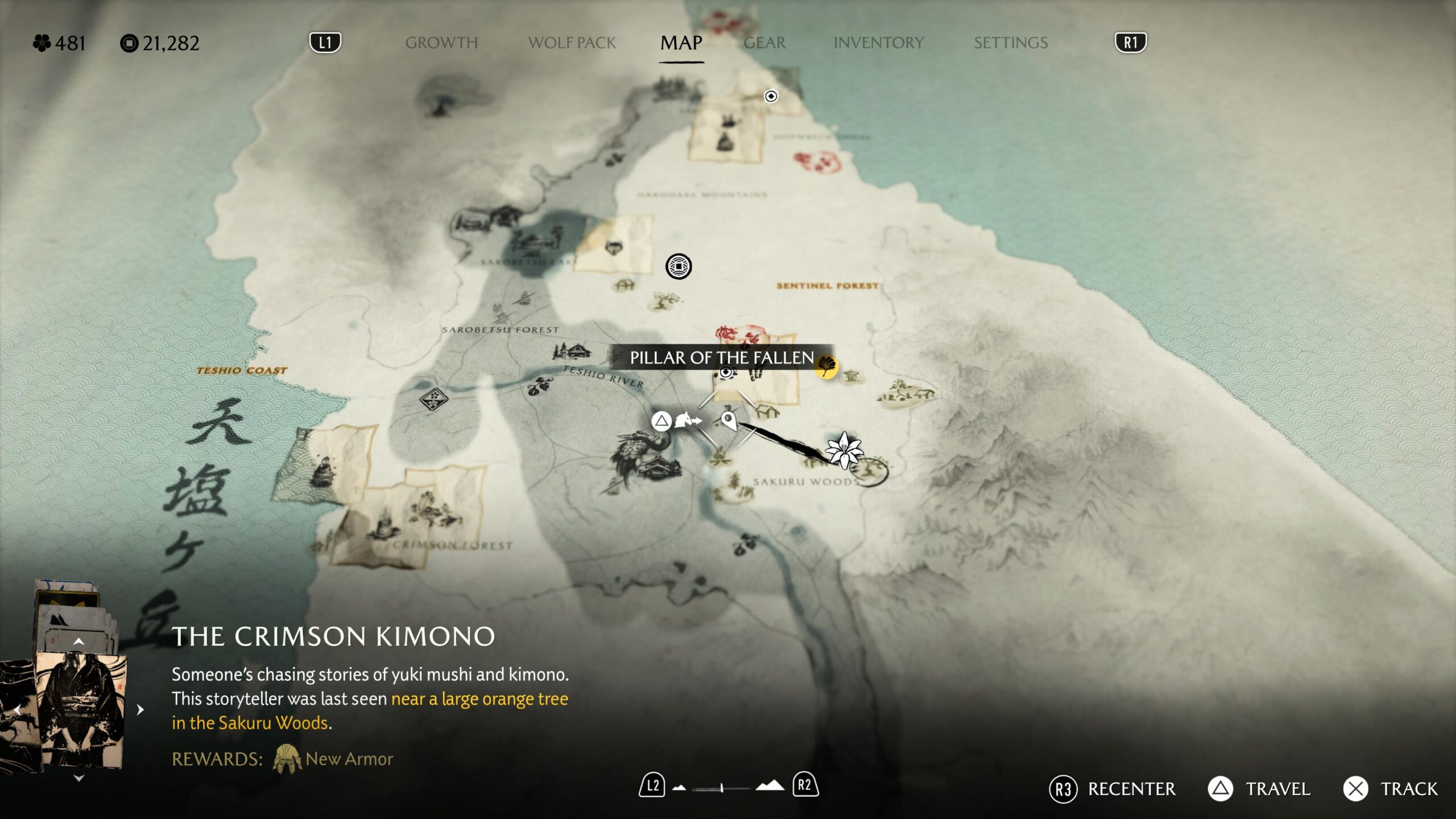Cycle the card stack with the up arrow
Screen dimensions: 1456x819
click(x=78, y=642)
